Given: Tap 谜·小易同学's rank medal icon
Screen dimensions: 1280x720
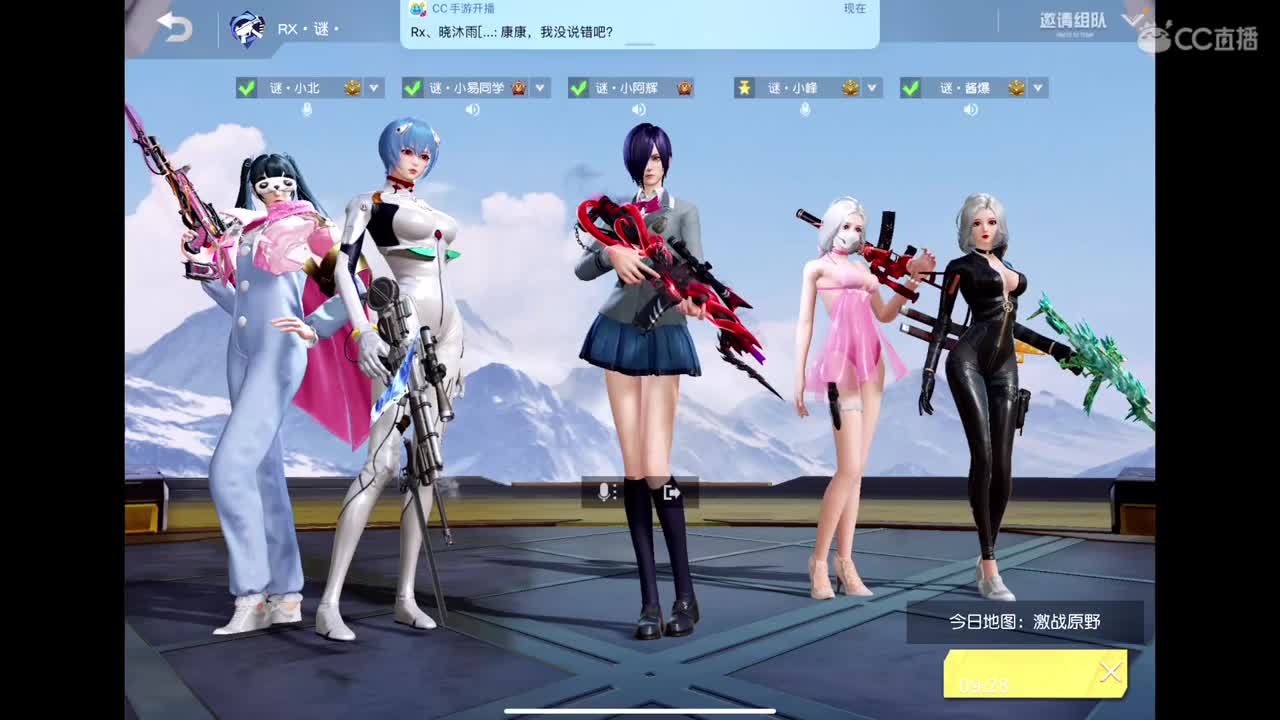Looking at the screenshot, I should 517,88.
